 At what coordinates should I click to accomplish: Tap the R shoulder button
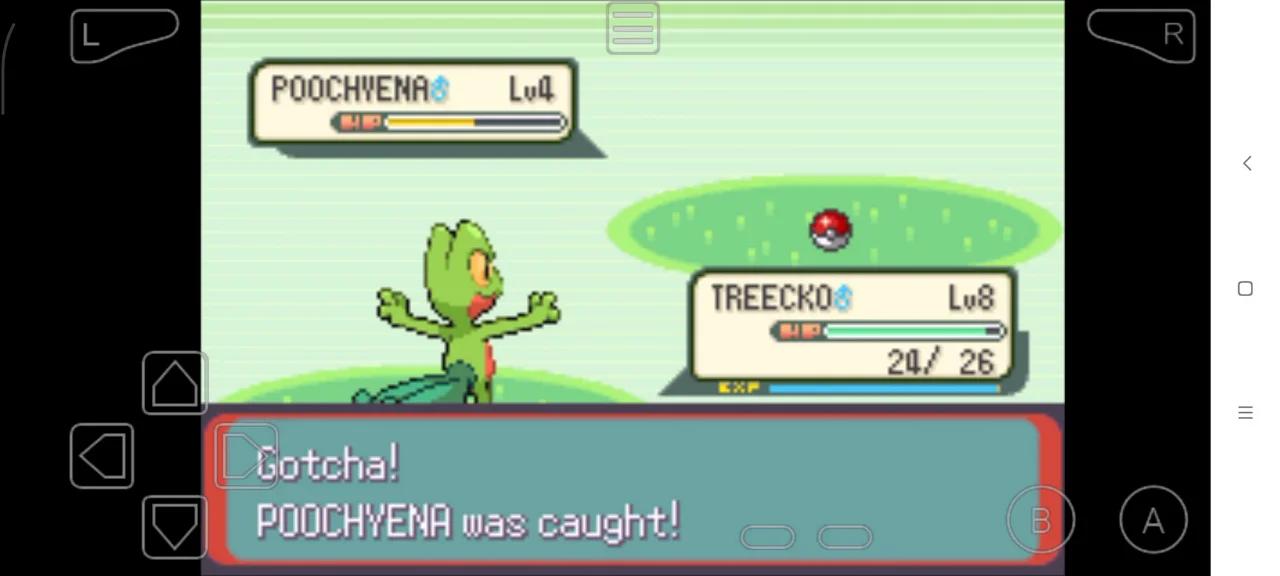(x=1141, y=36)
